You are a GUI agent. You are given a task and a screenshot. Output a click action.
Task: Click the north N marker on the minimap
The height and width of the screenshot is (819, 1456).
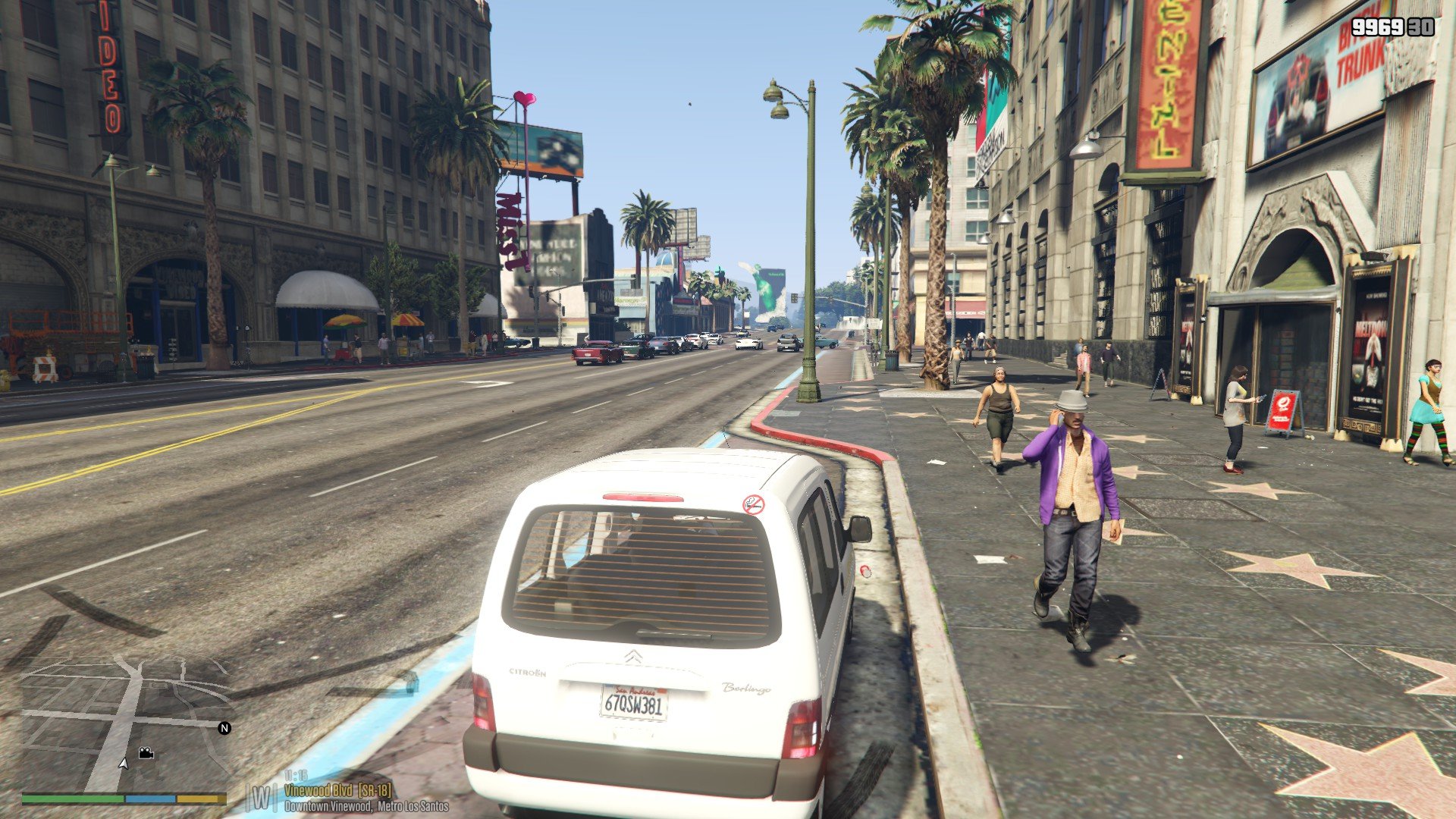coord(224,728)
